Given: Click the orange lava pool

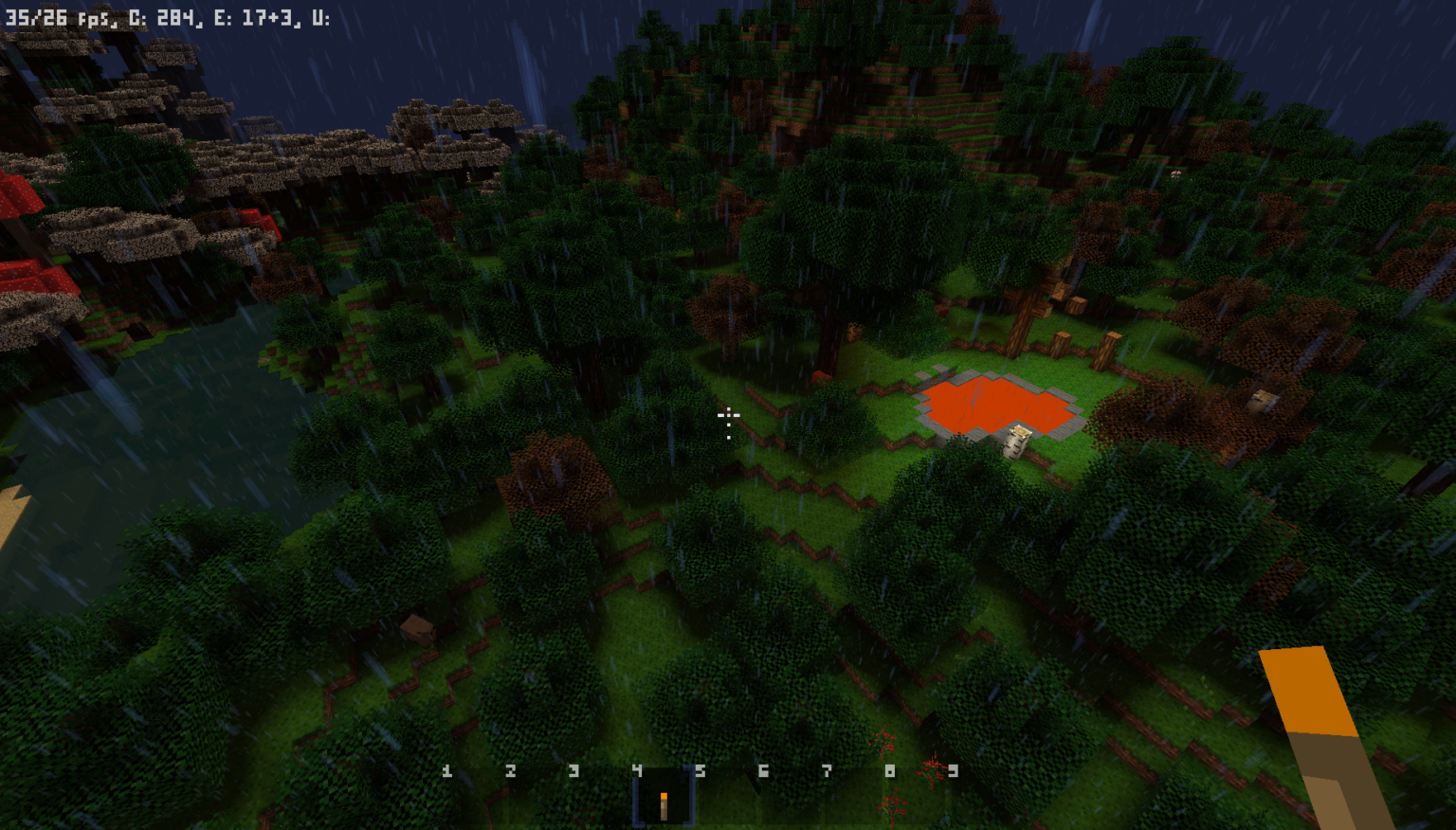Looking at the screenshot, I should pos(991,403).
